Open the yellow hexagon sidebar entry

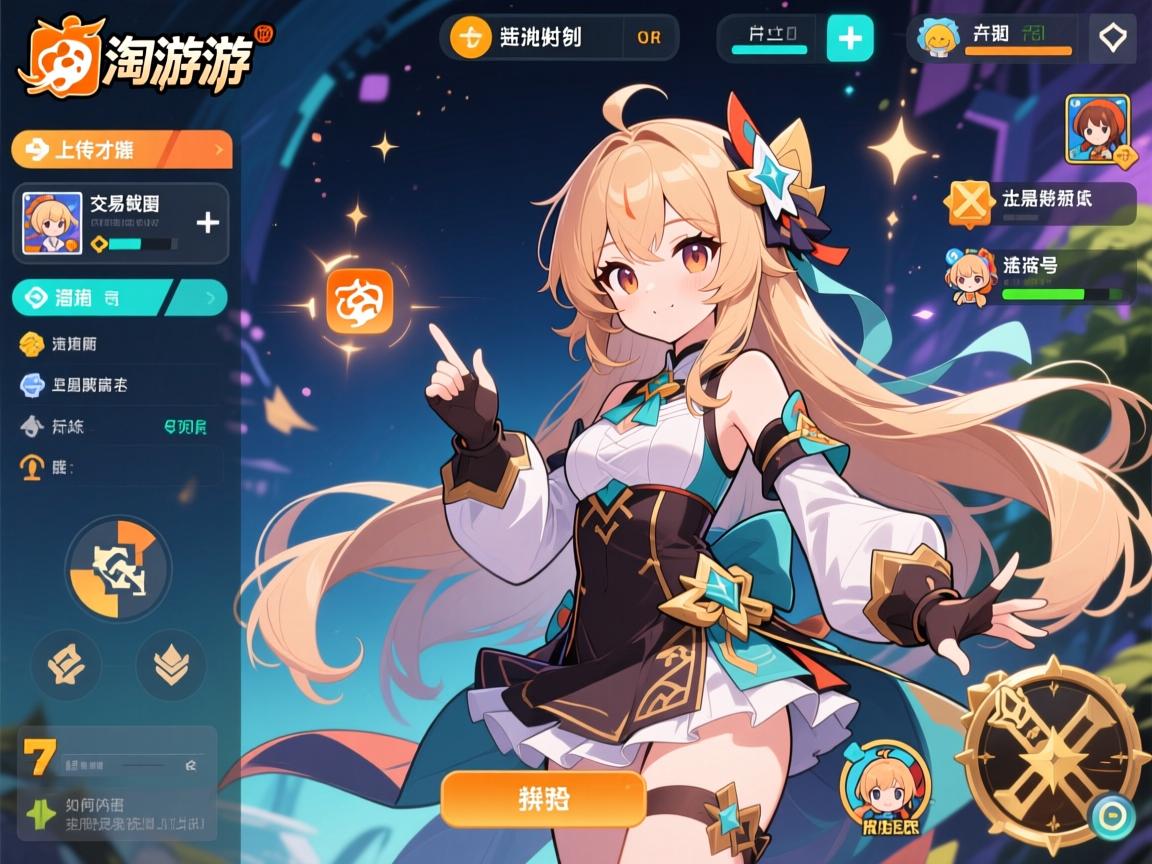click(60, 344)
